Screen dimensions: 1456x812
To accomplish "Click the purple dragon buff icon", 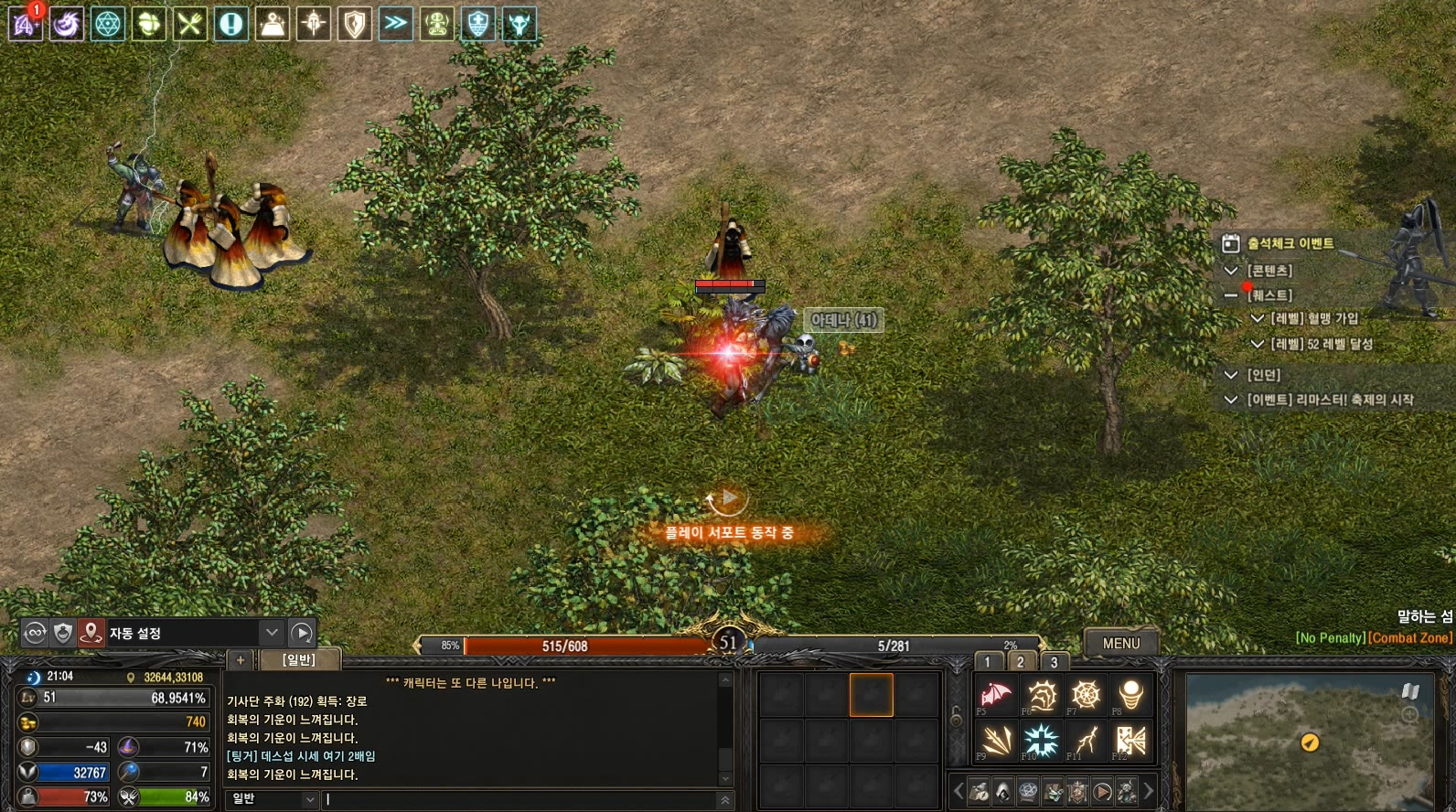I will [66, 24].
